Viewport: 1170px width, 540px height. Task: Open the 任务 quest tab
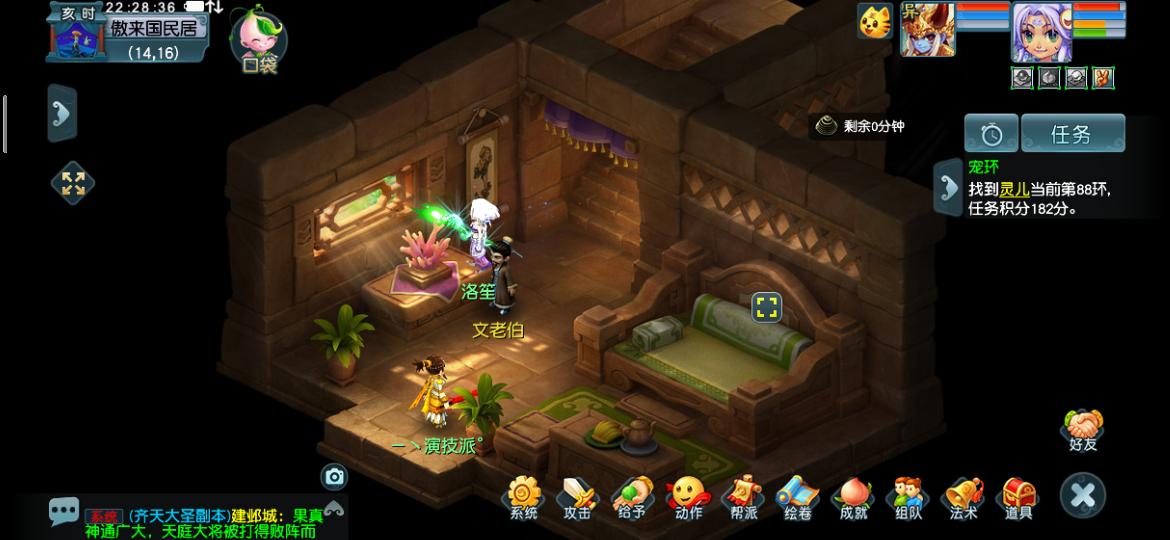pos(1072,134)
